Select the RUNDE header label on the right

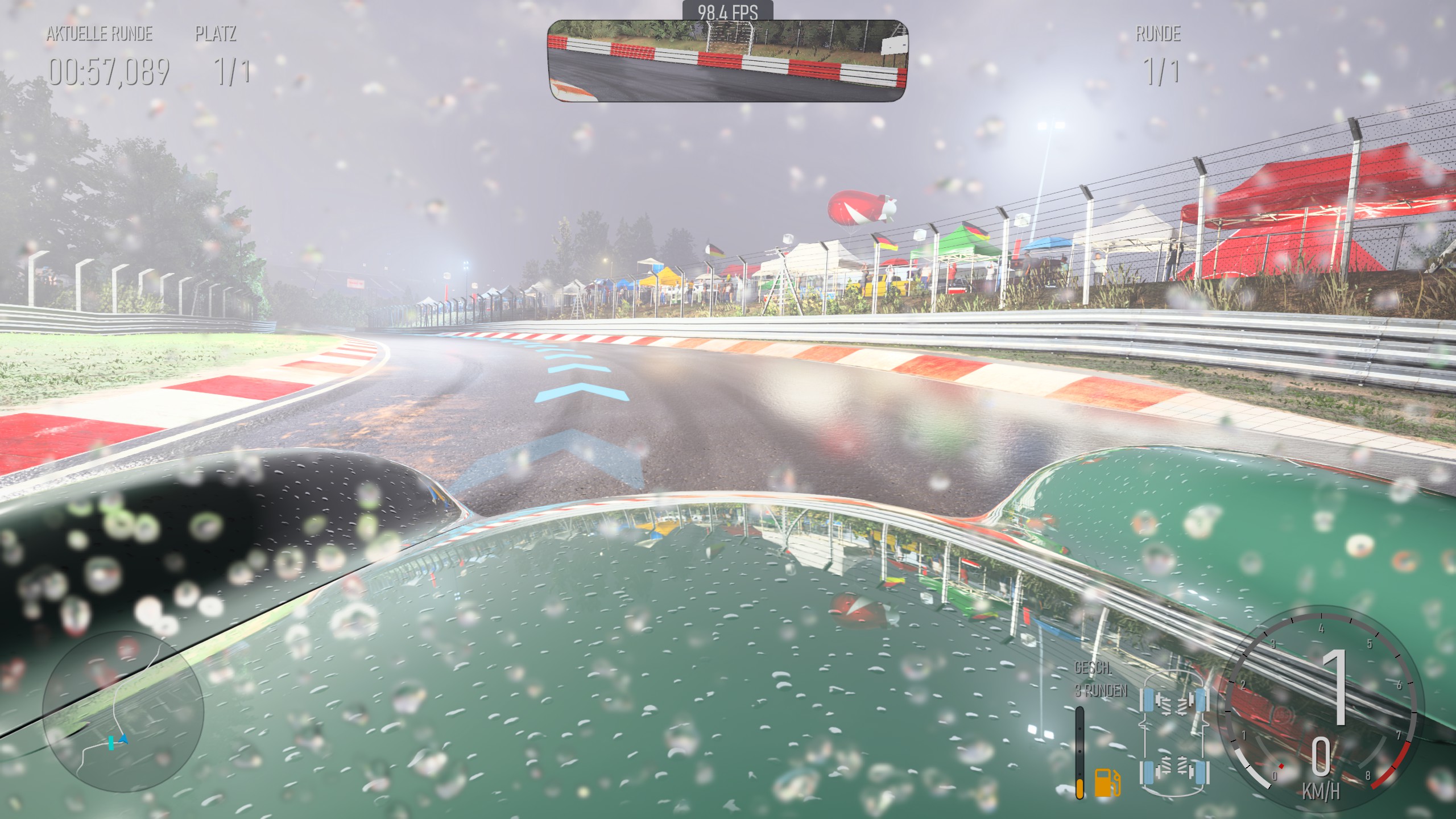[x=1160, y=34]
